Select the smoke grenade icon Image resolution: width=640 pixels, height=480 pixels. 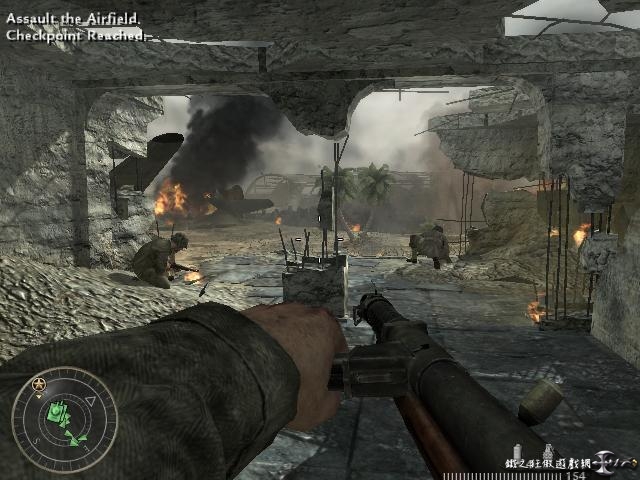pos(518,449)
